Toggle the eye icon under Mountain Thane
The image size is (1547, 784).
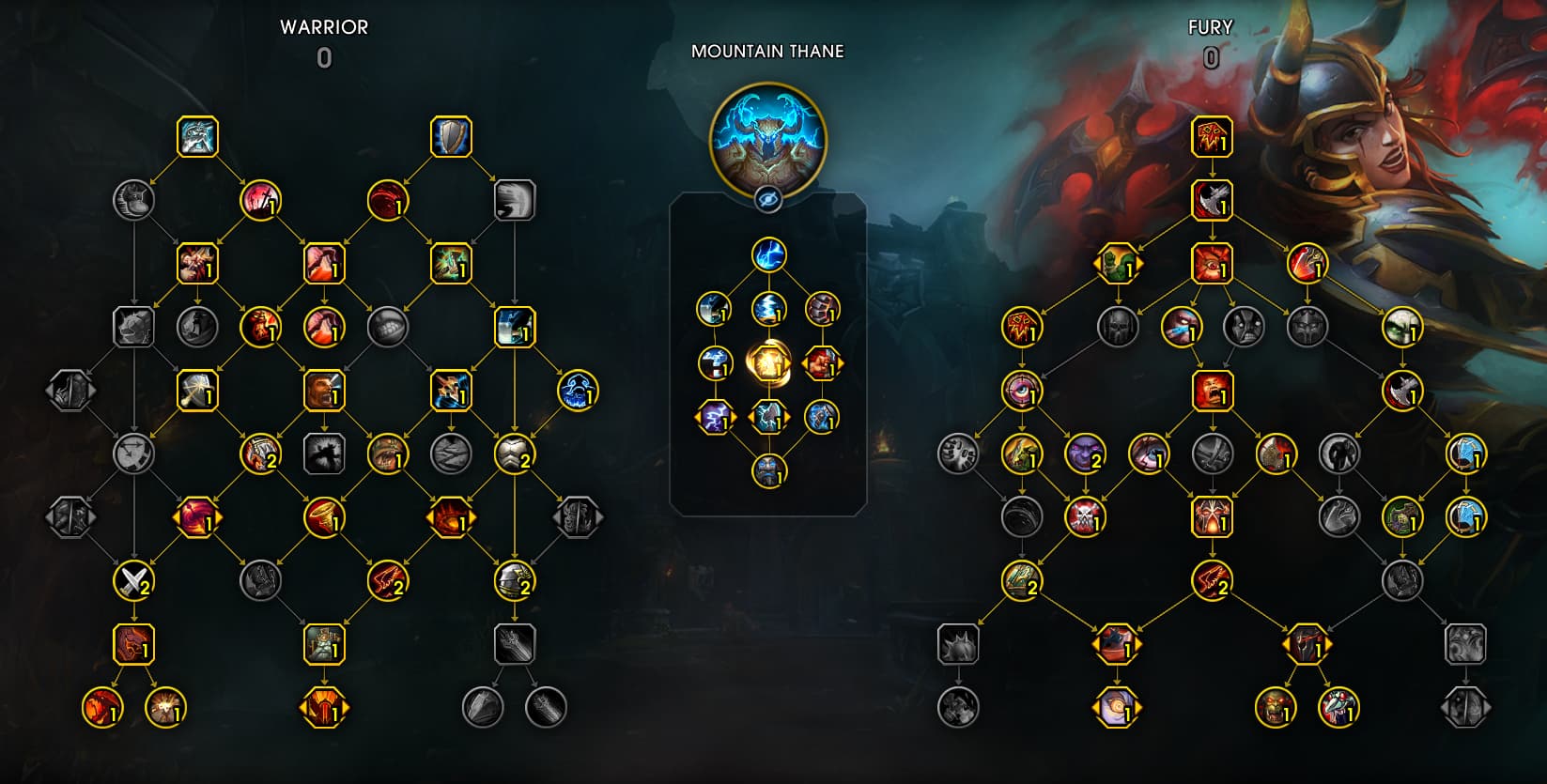[x=768, y=198]
